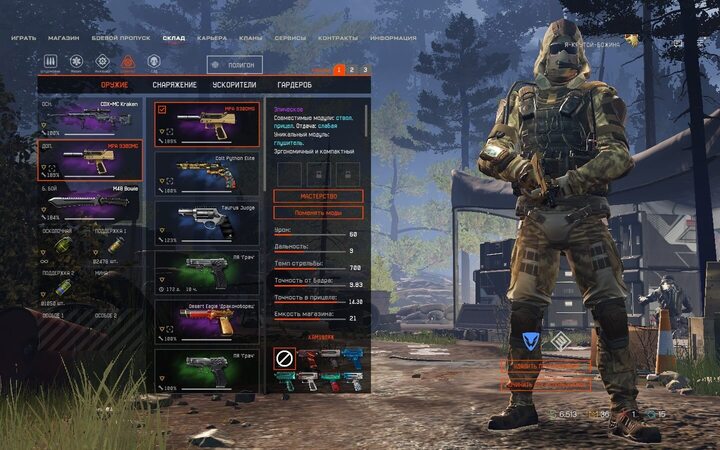Open the Магазин (Shop) menu

(x=64, y=38)
